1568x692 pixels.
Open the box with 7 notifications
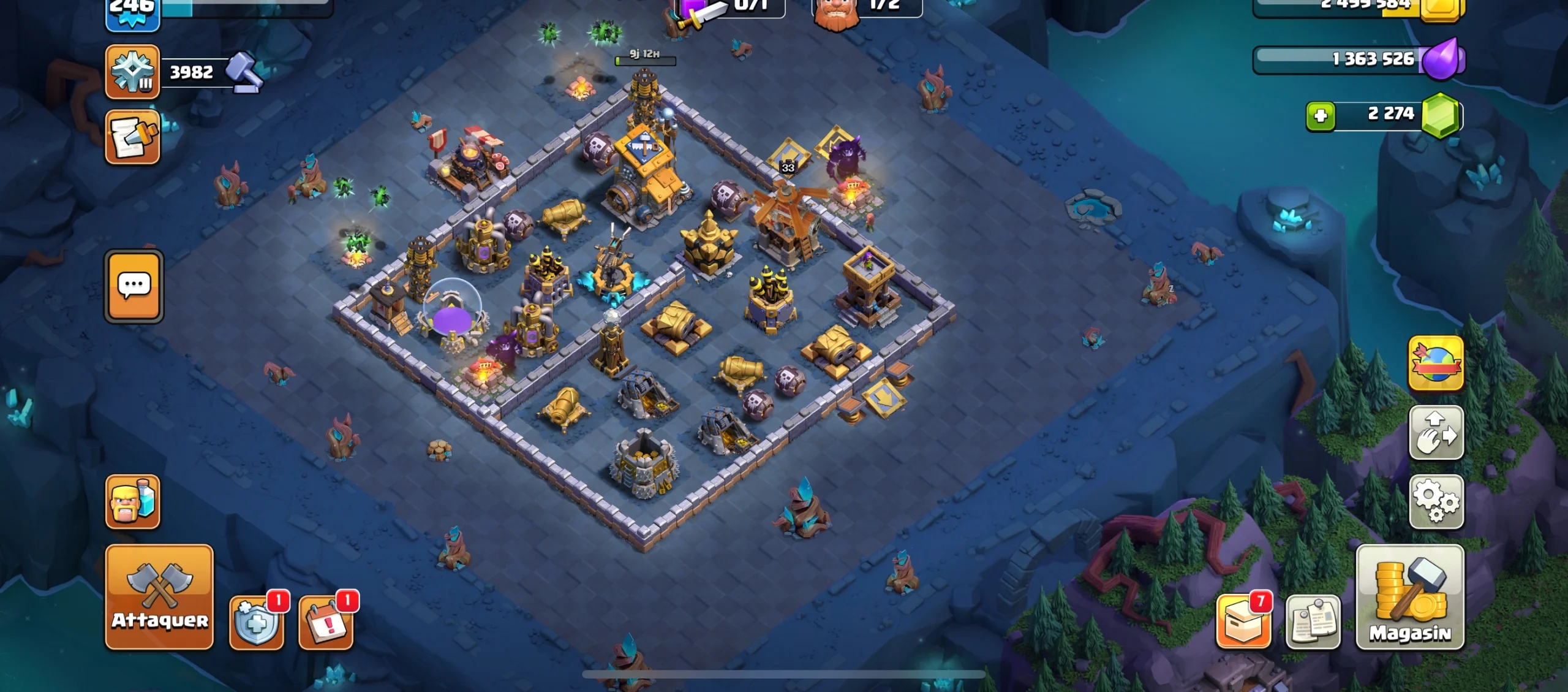tap(1243, 622)
